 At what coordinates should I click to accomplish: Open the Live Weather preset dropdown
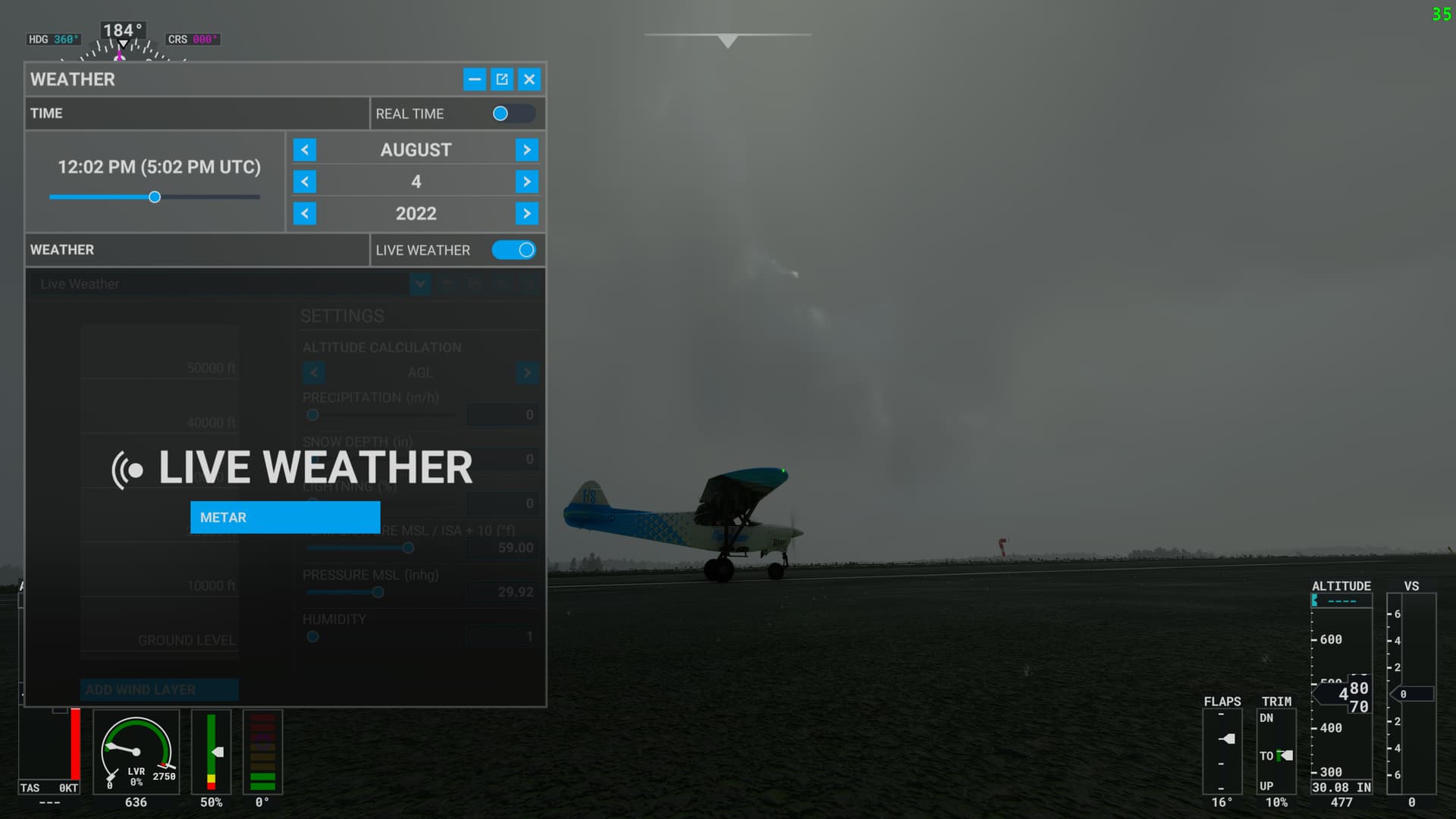(420, 284)
